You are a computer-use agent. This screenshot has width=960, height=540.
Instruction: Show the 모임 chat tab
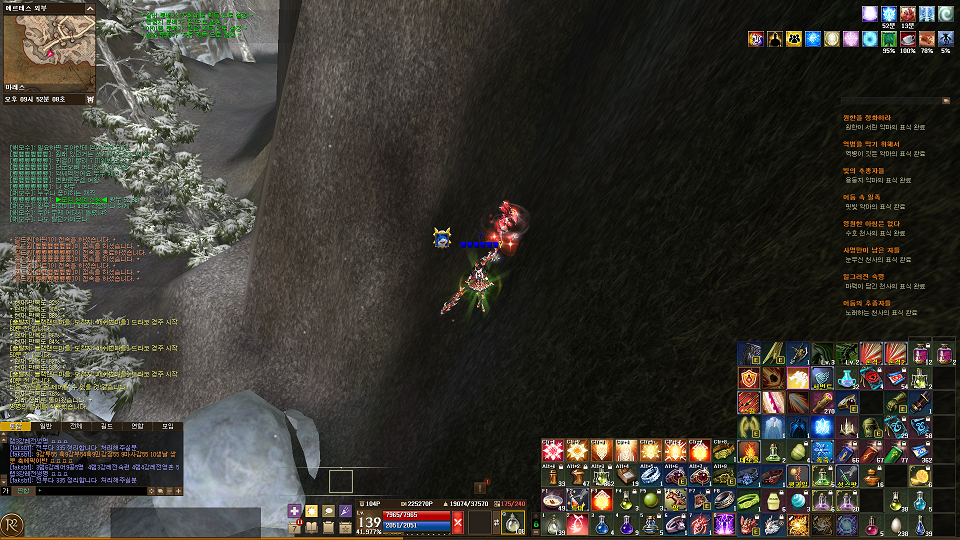(x=168, y=426)
